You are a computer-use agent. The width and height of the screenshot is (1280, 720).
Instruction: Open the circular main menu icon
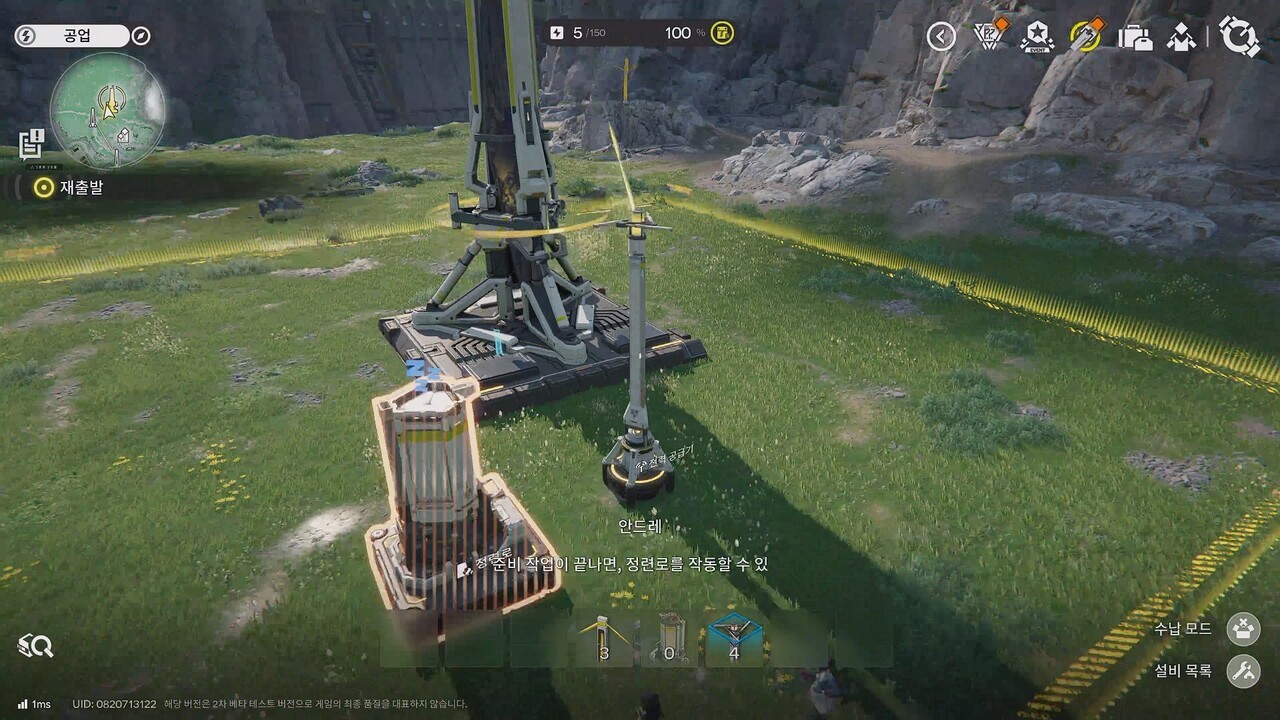click(x=1239, y=37)
